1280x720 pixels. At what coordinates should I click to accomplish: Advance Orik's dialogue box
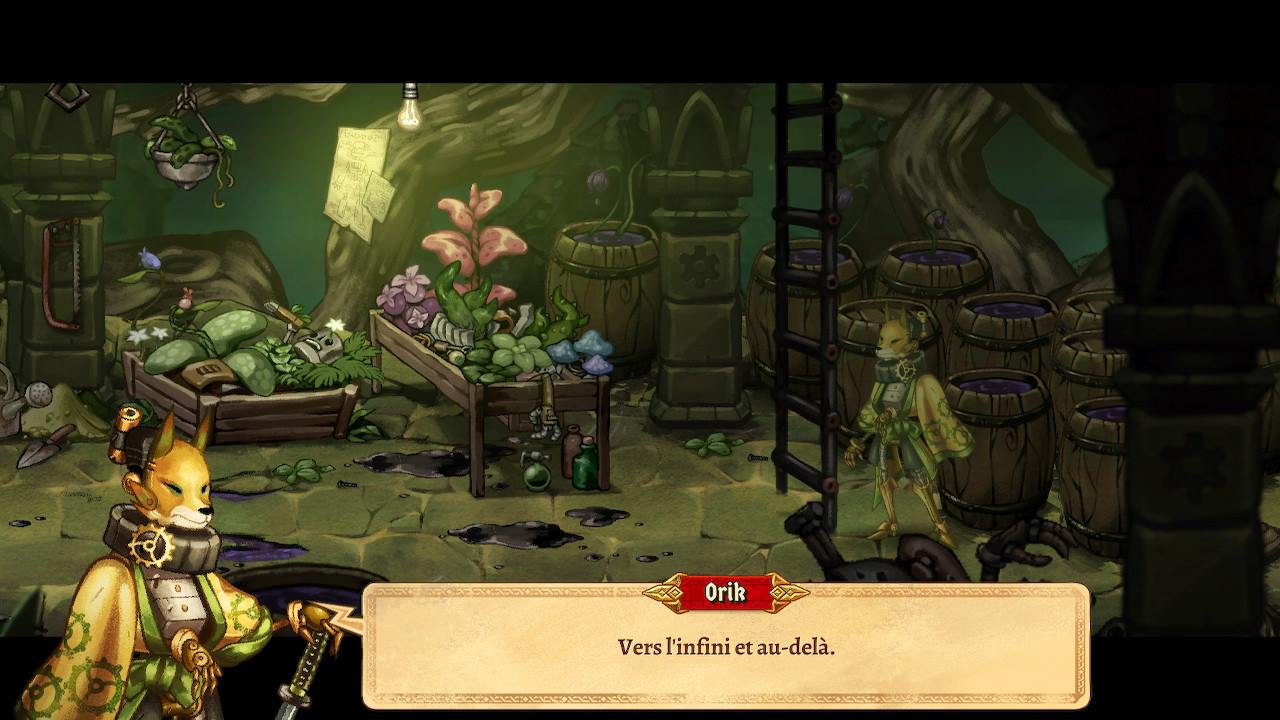[726, 647]
